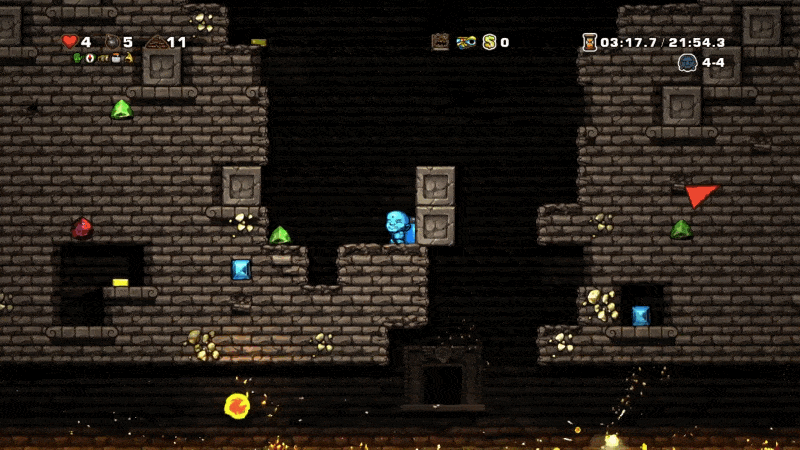This screenshot has height=450, width=800.
Task: Select the brown book with face icon
Action: click(440, 42)
